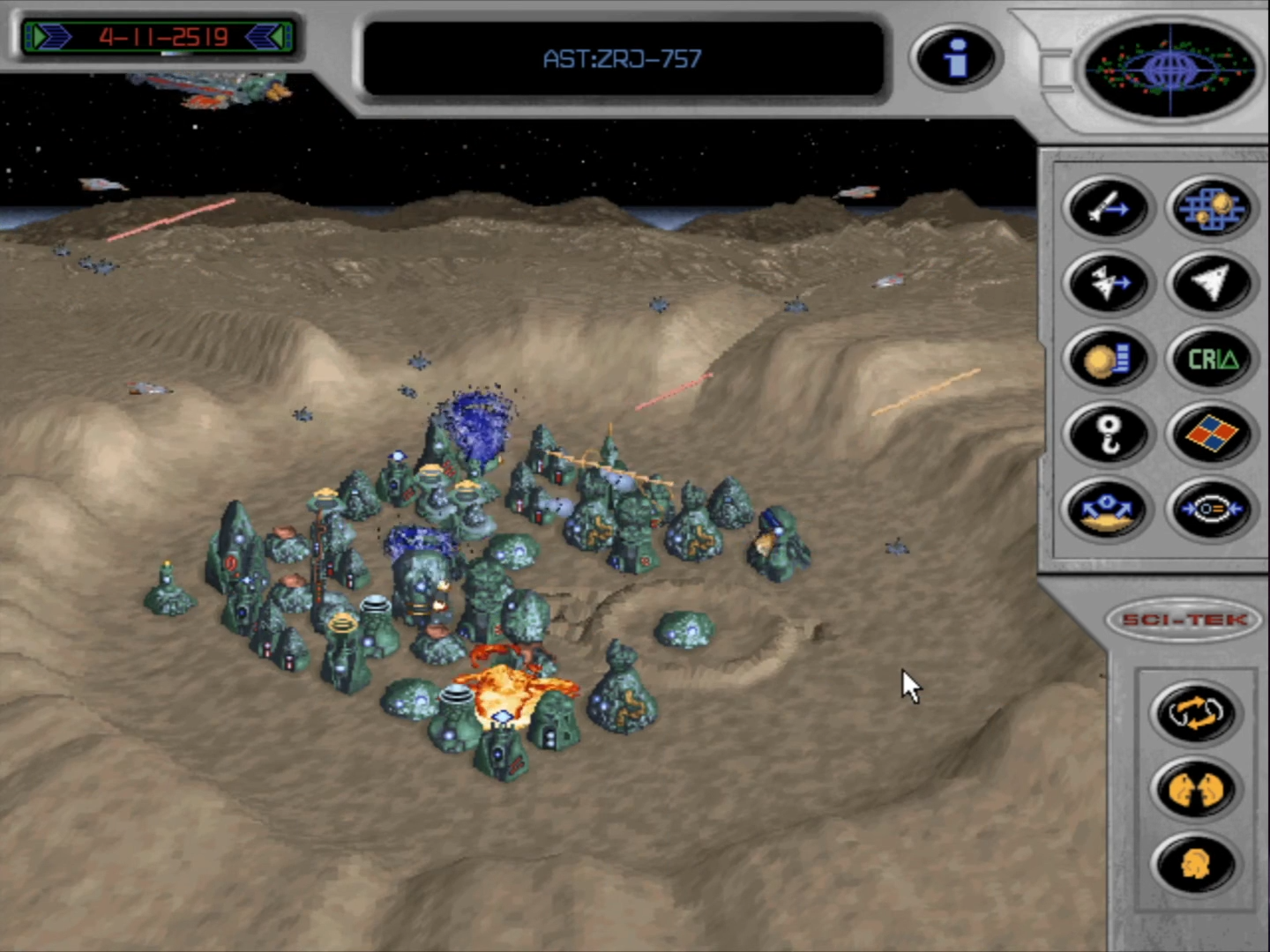Open the blue info button
The image size is (1270, 952).
[955, 58]
